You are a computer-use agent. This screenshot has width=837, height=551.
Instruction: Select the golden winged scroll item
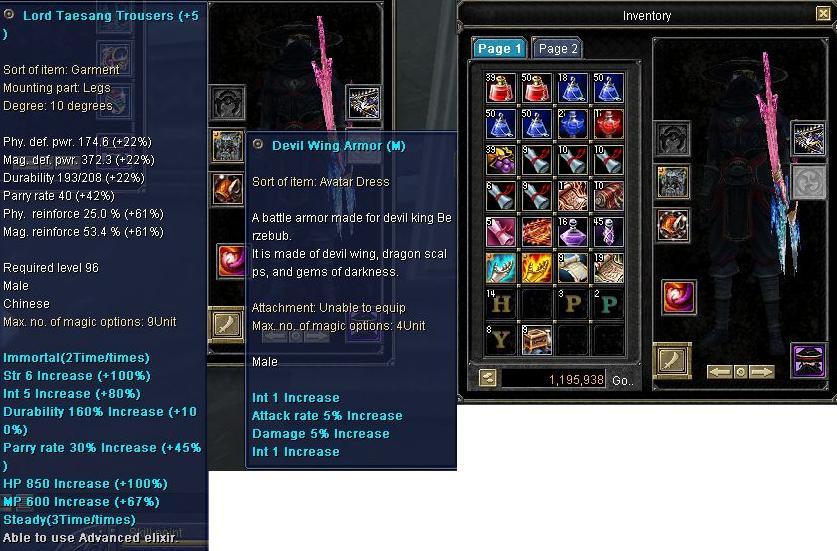coord(536,268)
